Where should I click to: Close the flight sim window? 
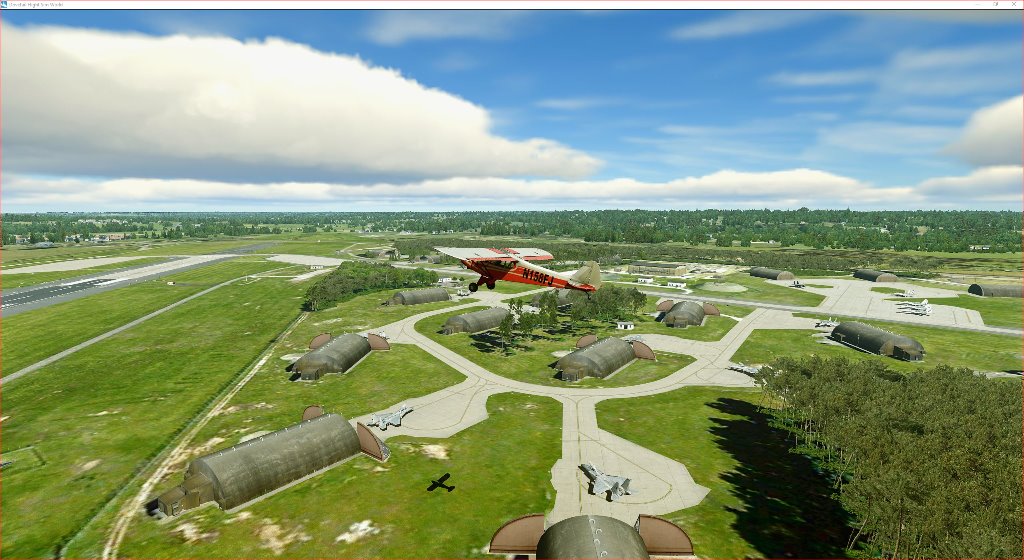tap(1015, 4)
